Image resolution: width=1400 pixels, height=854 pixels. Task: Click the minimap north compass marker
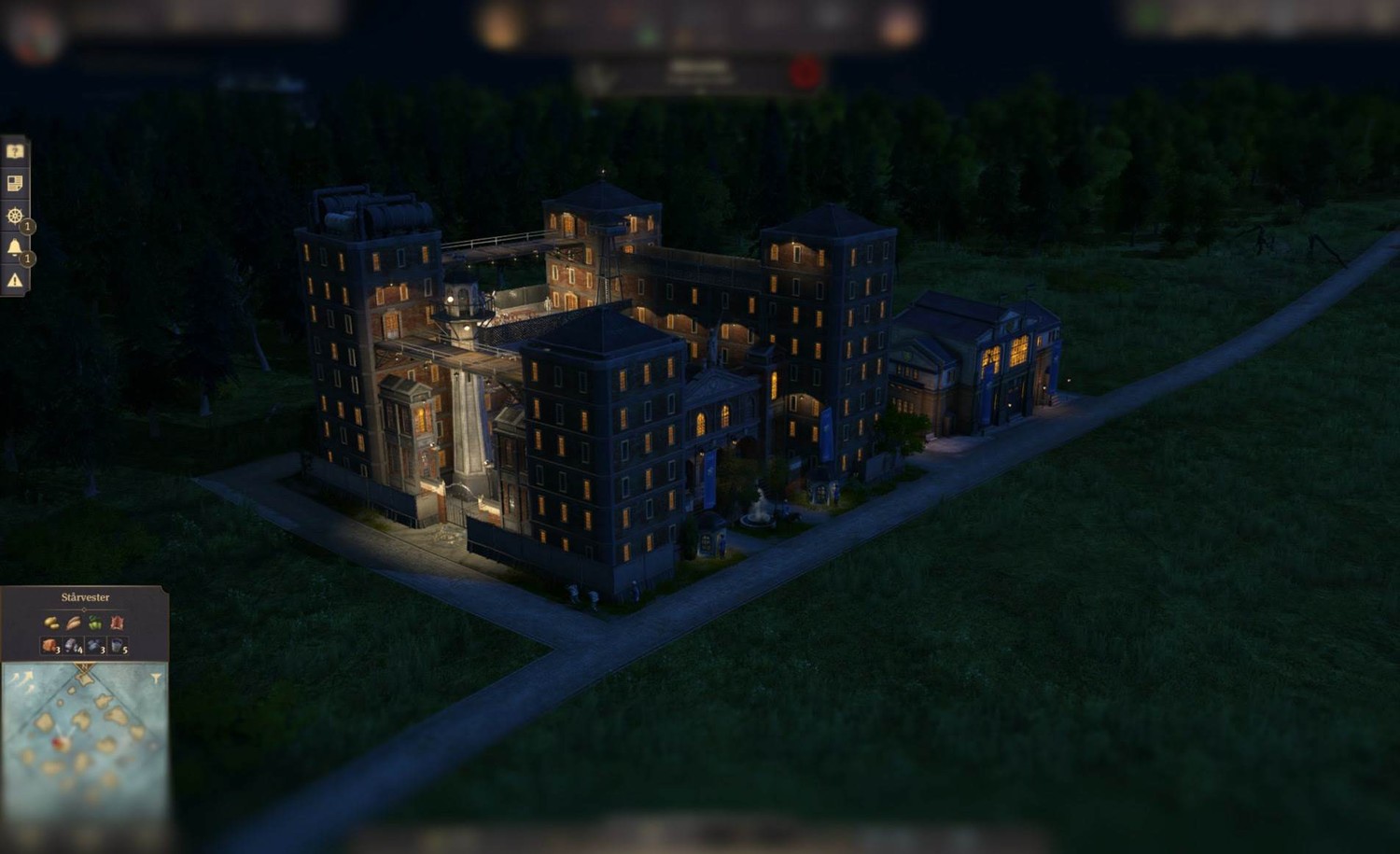(85, 670)
